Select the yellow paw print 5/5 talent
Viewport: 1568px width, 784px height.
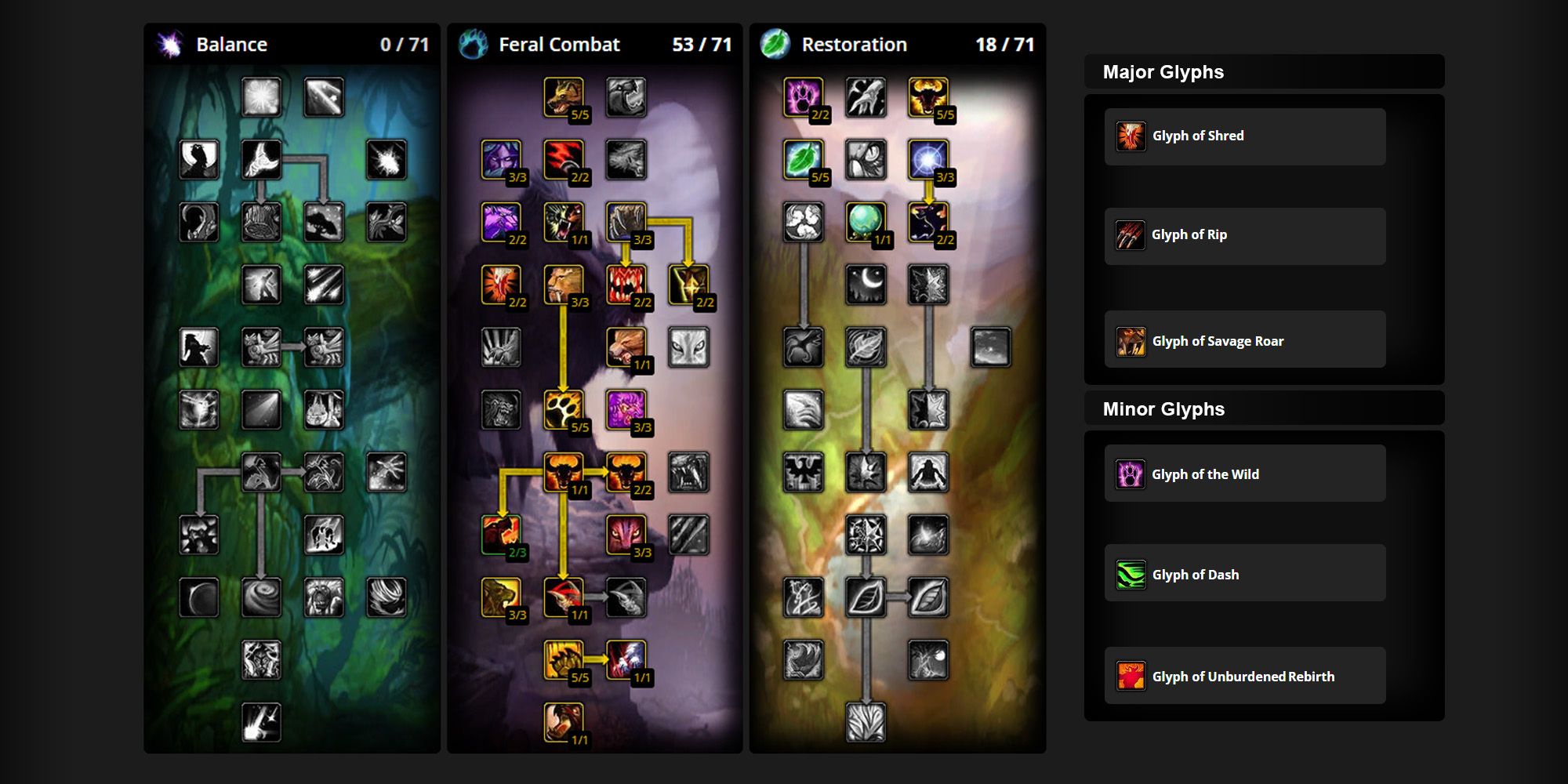point(564,409)
